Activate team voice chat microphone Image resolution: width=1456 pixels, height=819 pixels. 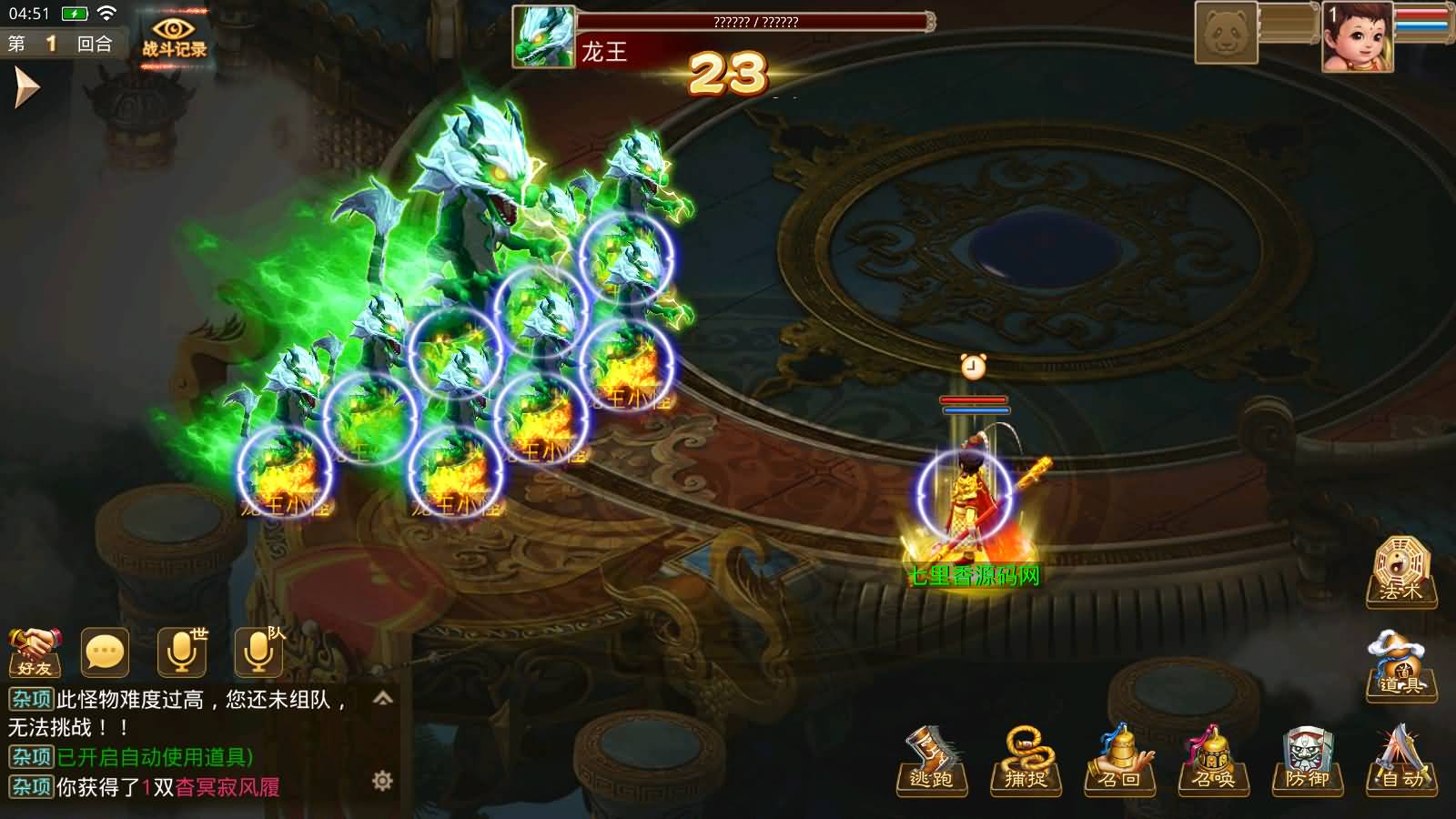coord(258,652)
